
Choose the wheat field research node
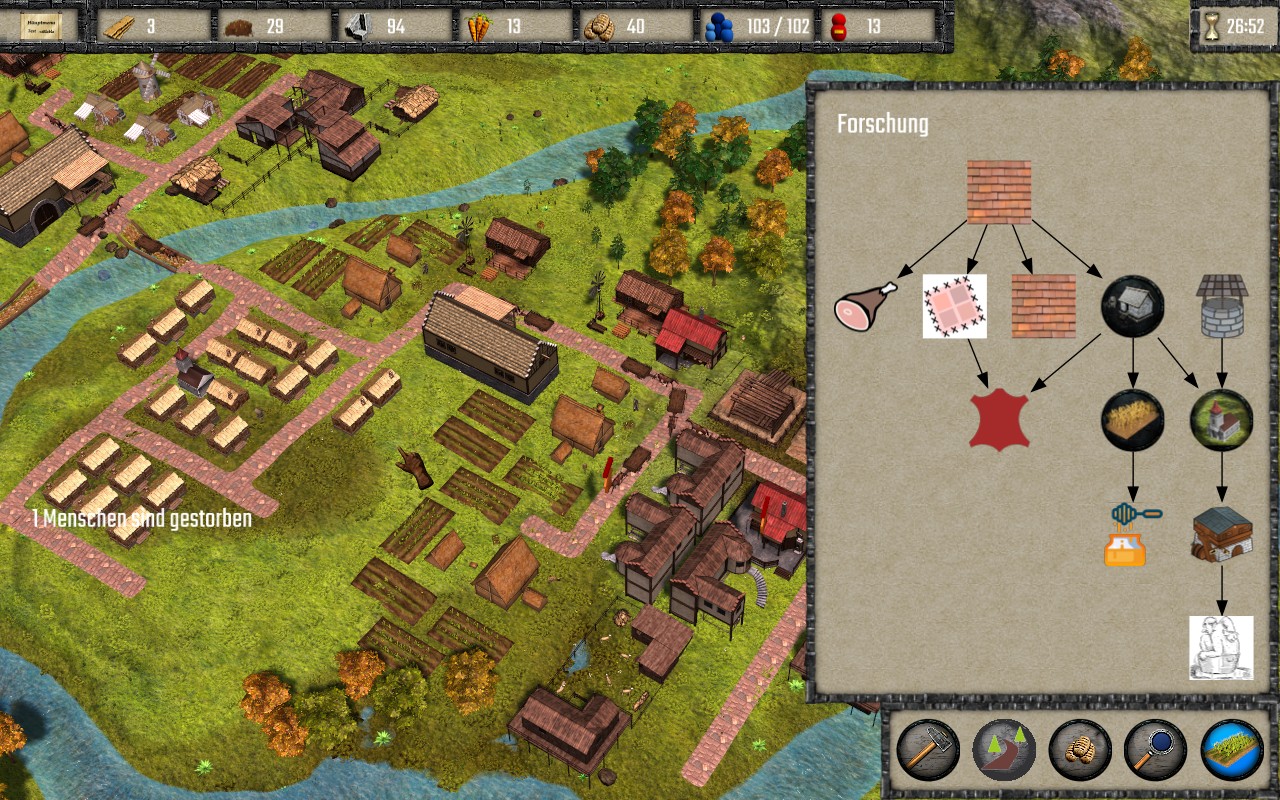coord(1132,420)
